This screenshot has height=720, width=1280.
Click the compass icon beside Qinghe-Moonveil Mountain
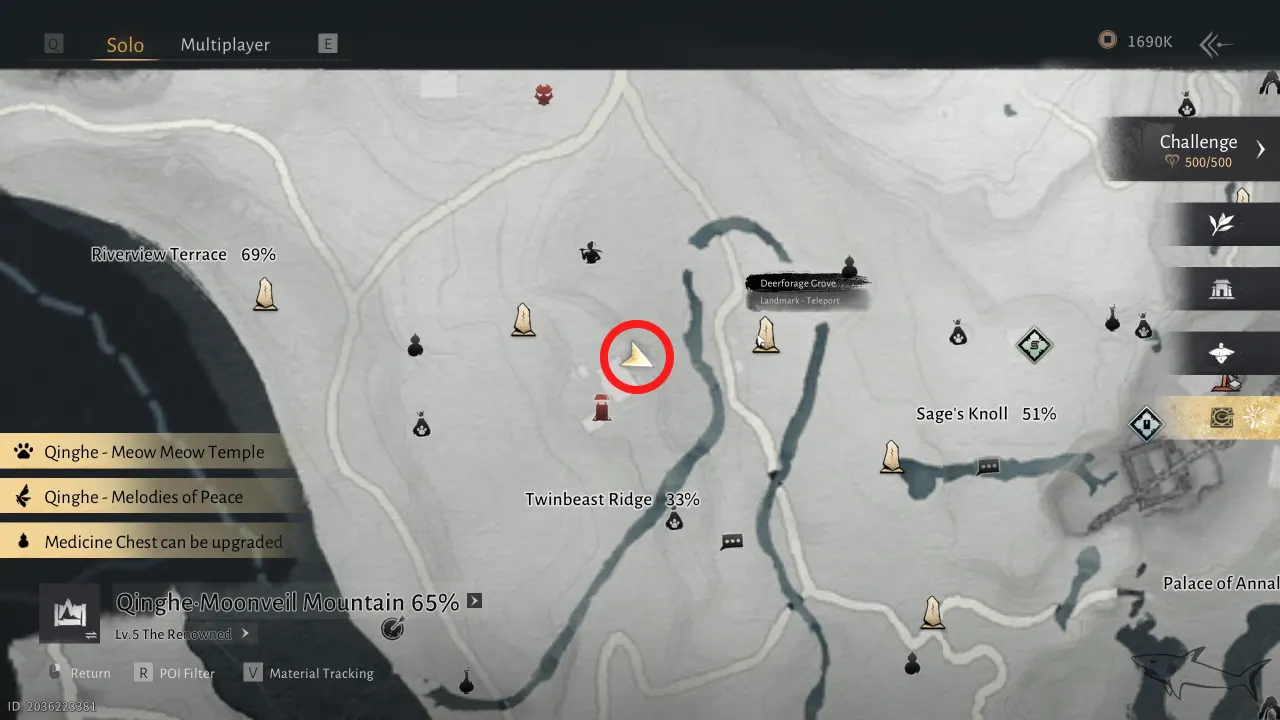pyautogui.click(x=393, y=628)
